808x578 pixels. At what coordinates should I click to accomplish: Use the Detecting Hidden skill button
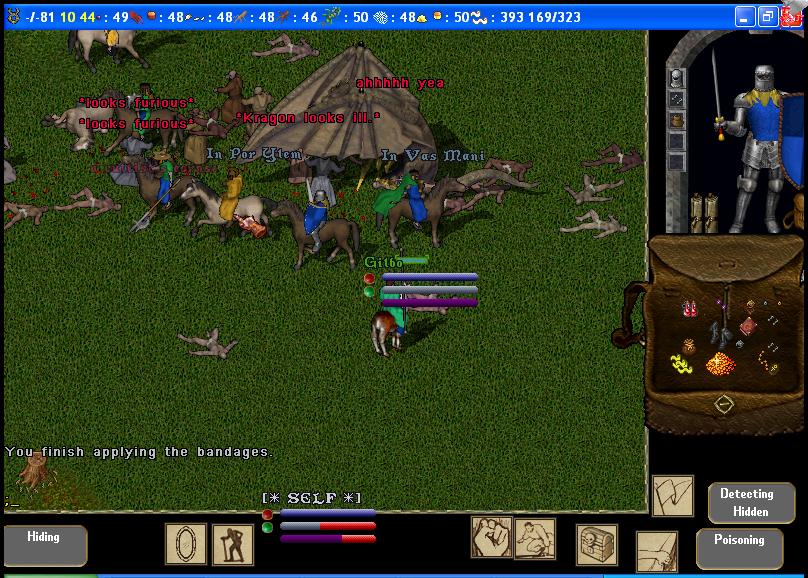[x=746, y=503]
